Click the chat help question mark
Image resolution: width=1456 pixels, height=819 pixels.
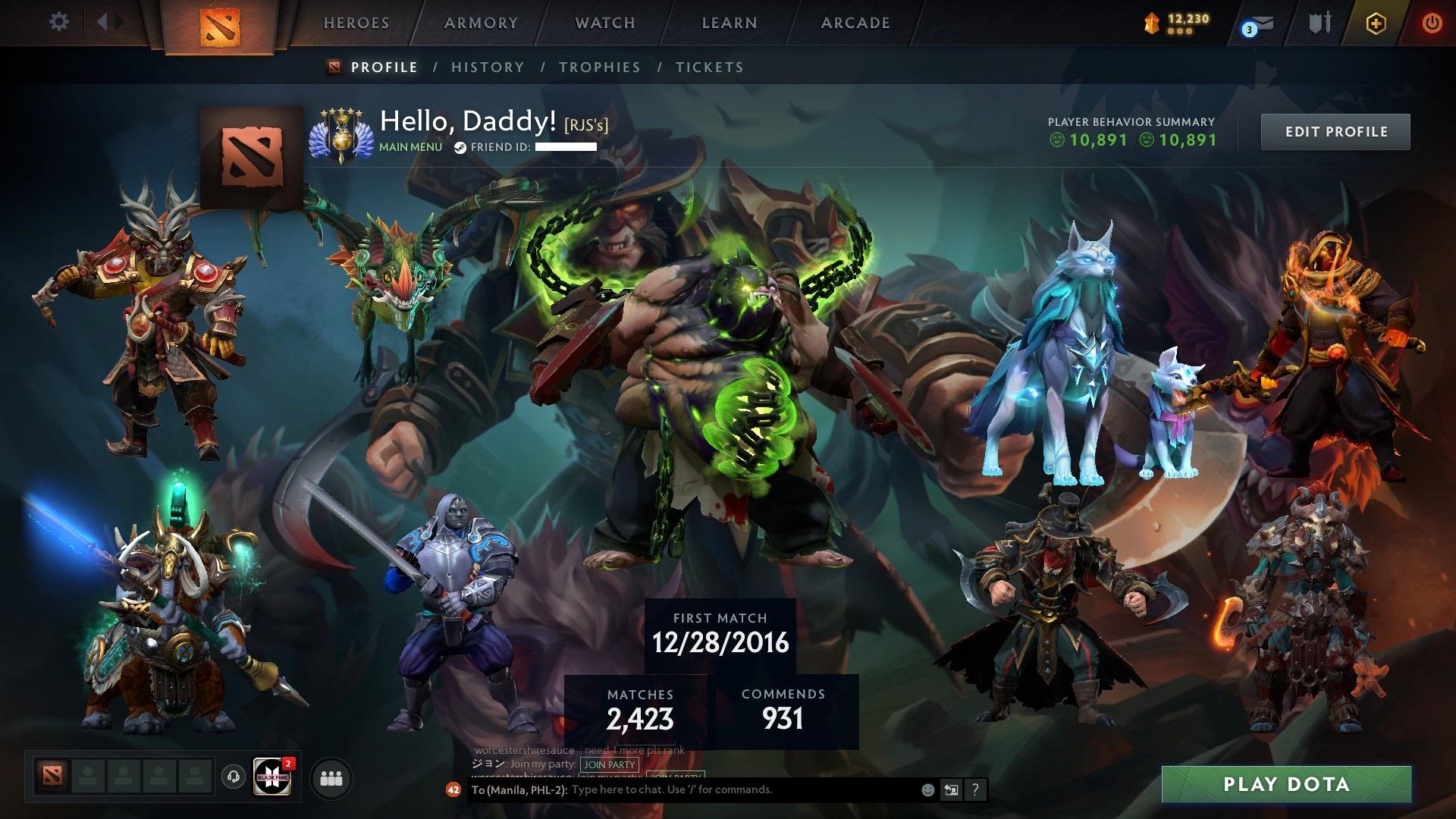coord(975,789)
